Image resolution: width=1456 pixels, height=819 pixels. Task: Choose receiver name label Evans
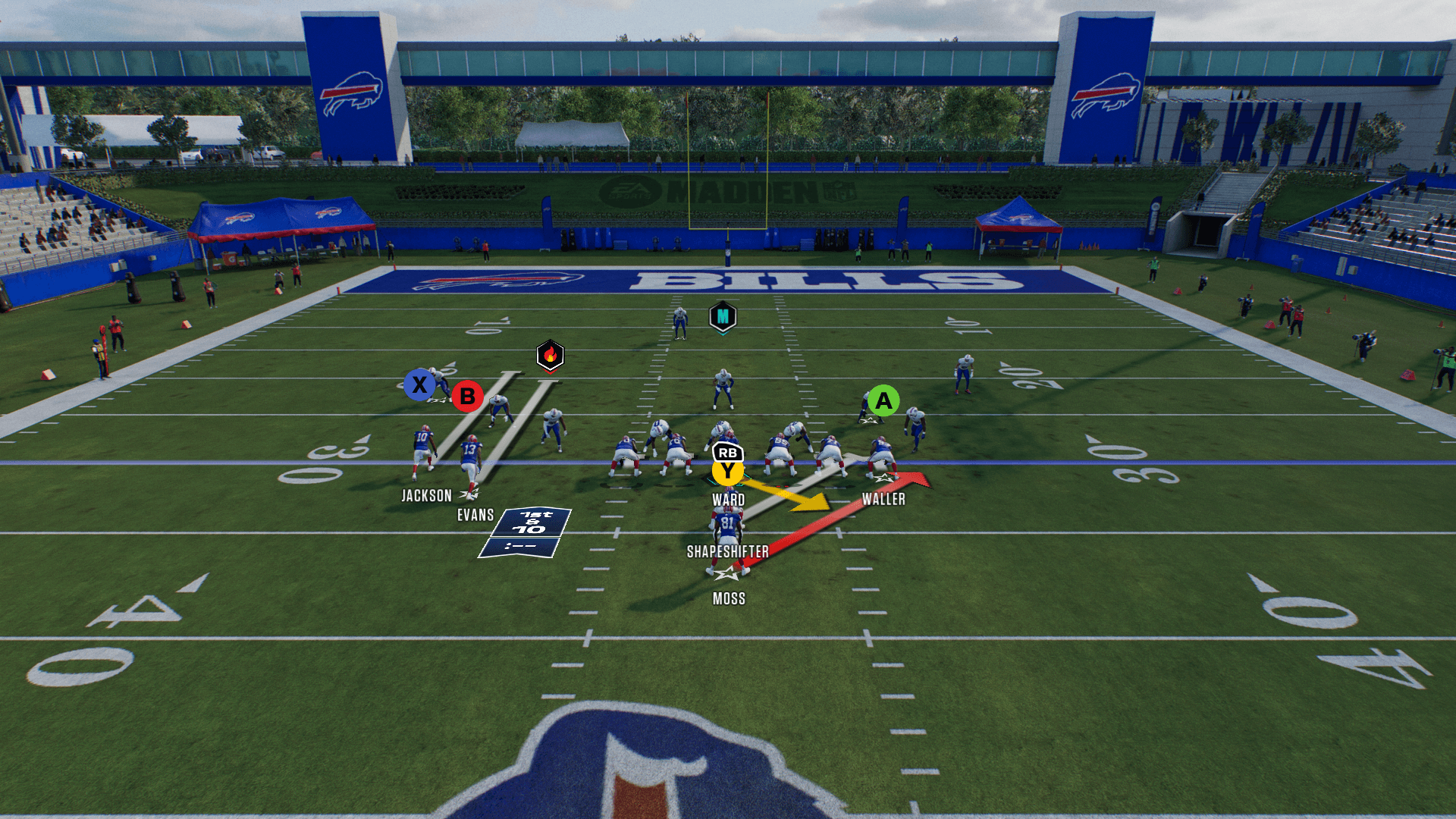click(475, 516)
